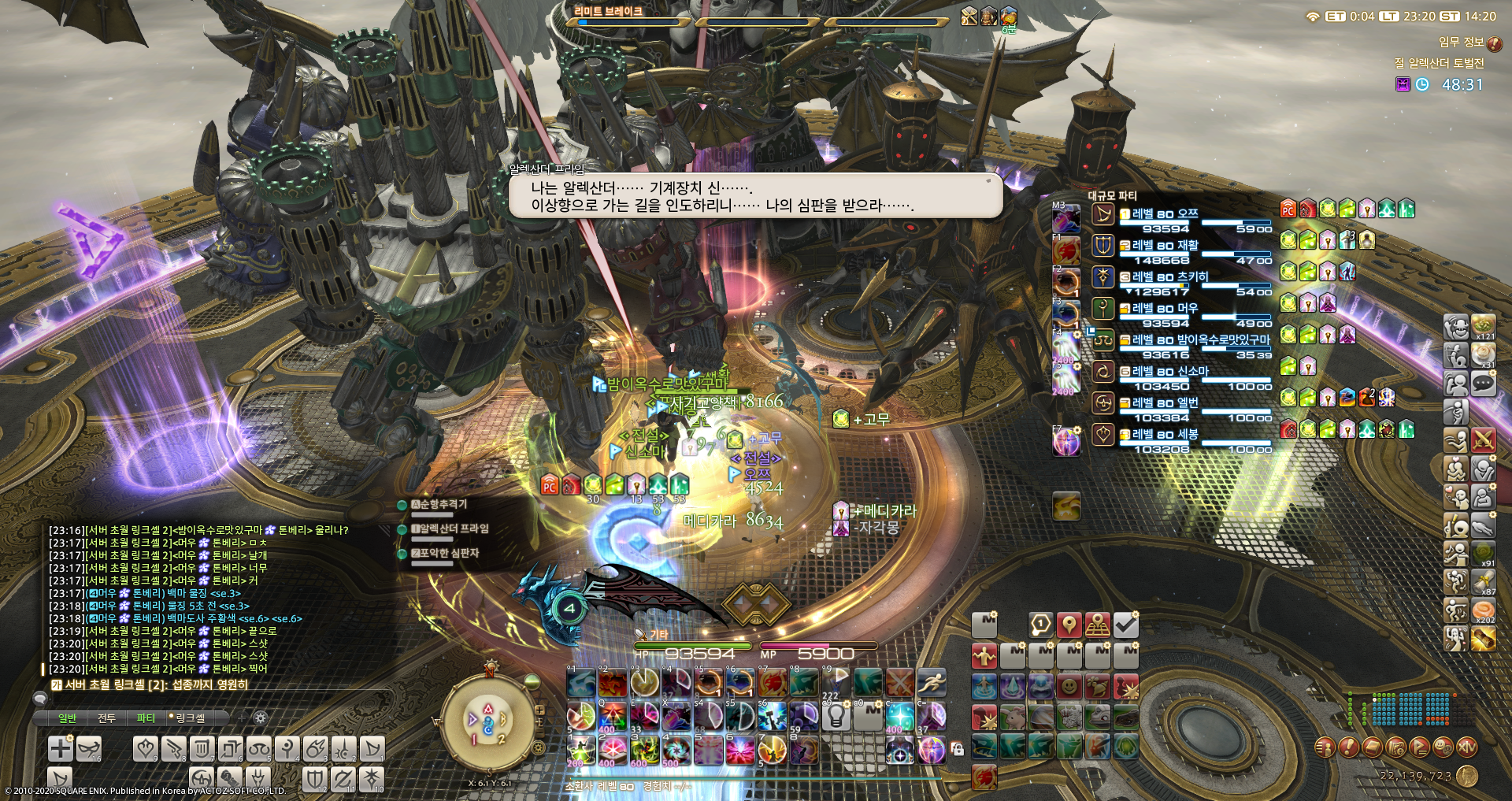Switch to the 전투 chat tab
The image size is (1512, 801).
(106, 718)
